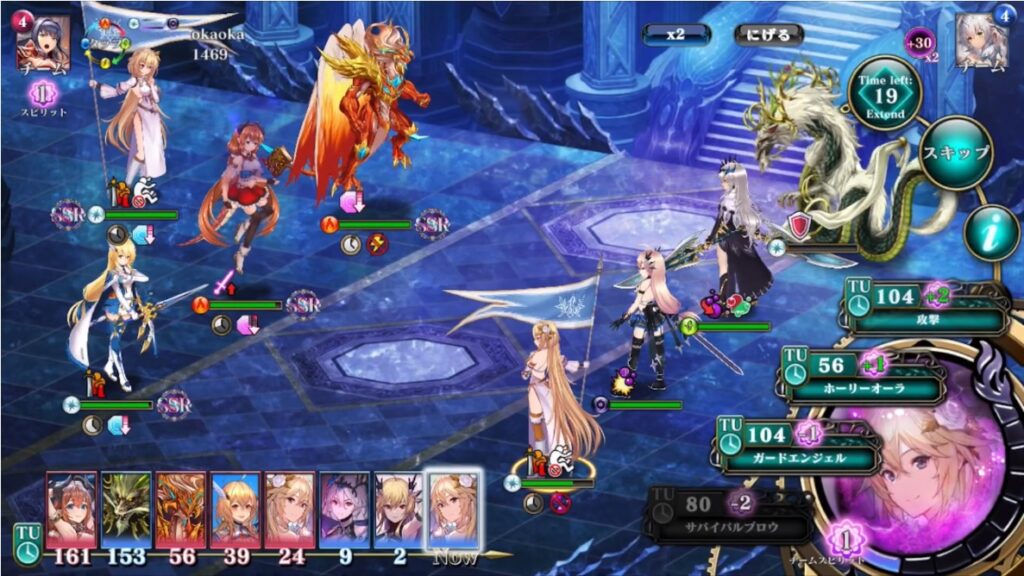The width and height of the screenshot is (1024, 576).
Task: Pick the turn-order card numbered 161
Action: (x=72, y=509)
